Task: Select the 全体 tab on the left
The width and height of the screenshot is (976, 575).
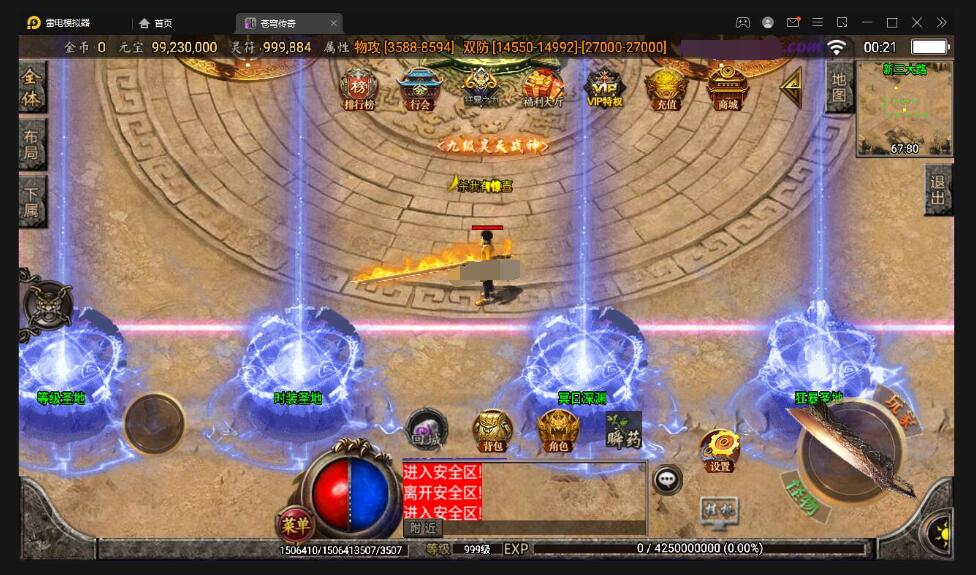Action: pos(33,88)
